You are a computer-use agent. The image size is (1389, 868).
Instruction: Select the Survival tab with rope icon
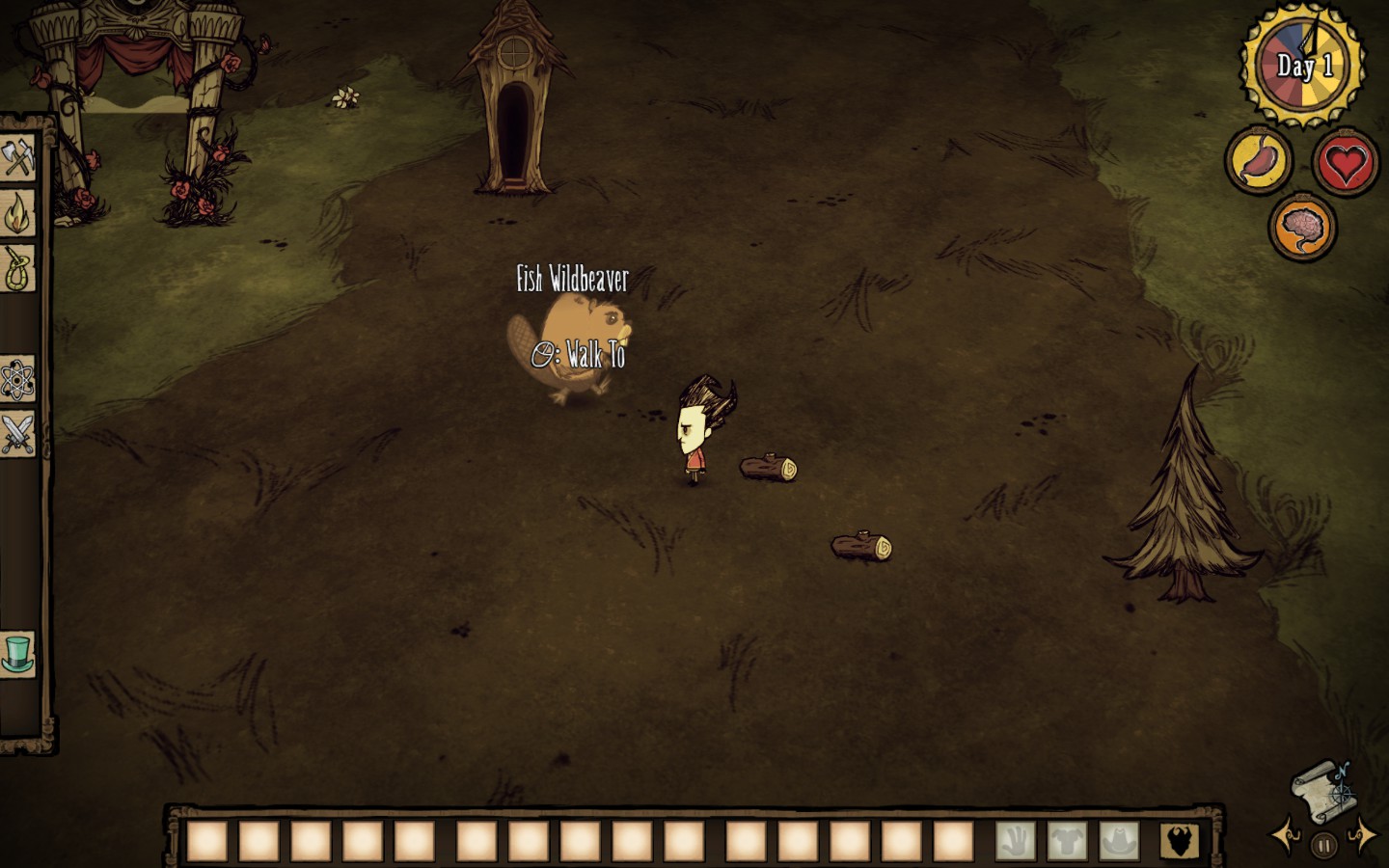pyautogui.click(x=17, y=268)
